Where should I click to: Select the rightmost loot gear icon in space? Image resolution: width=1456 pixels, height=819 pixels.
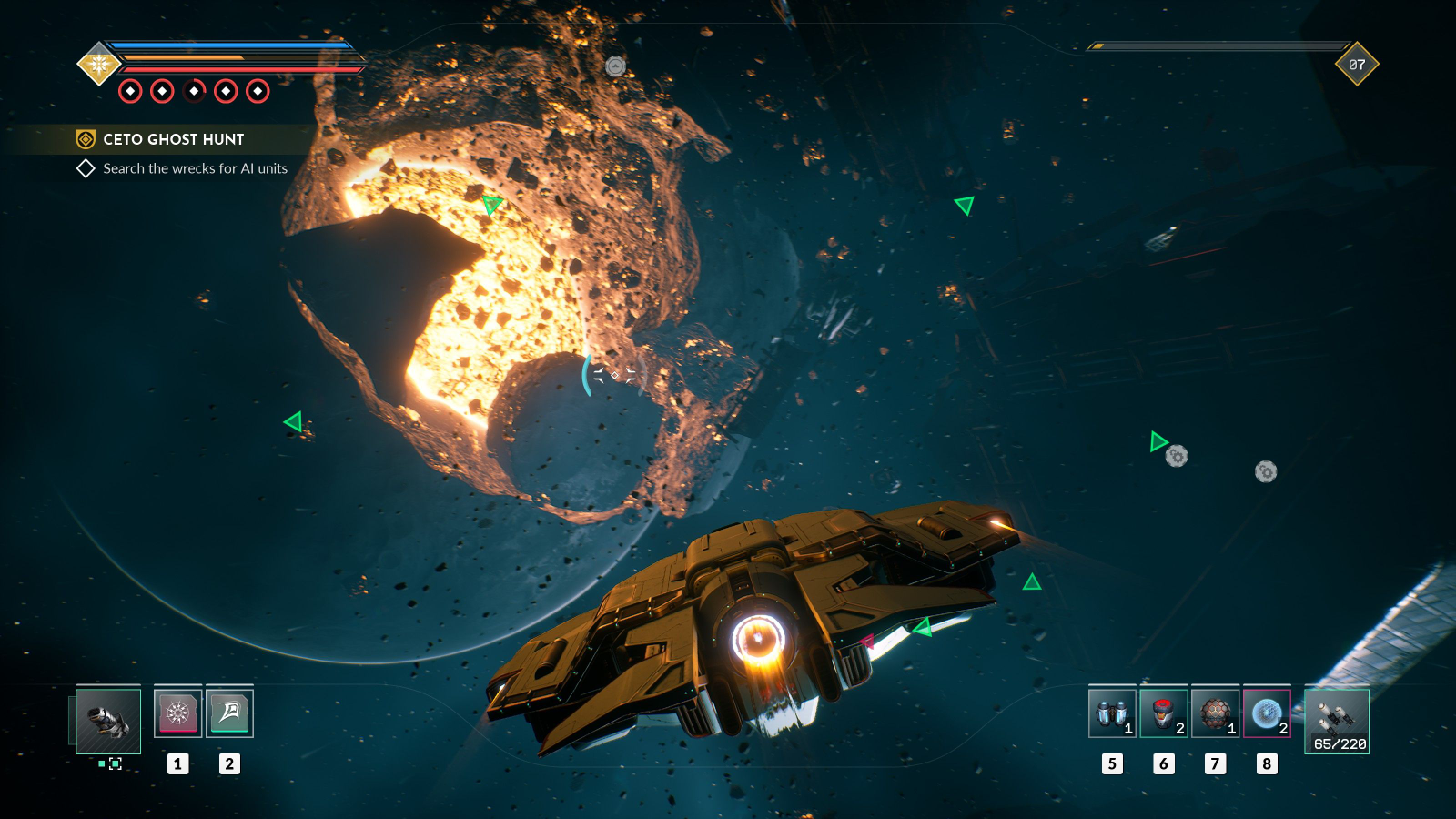click(x=1265, y=472)
